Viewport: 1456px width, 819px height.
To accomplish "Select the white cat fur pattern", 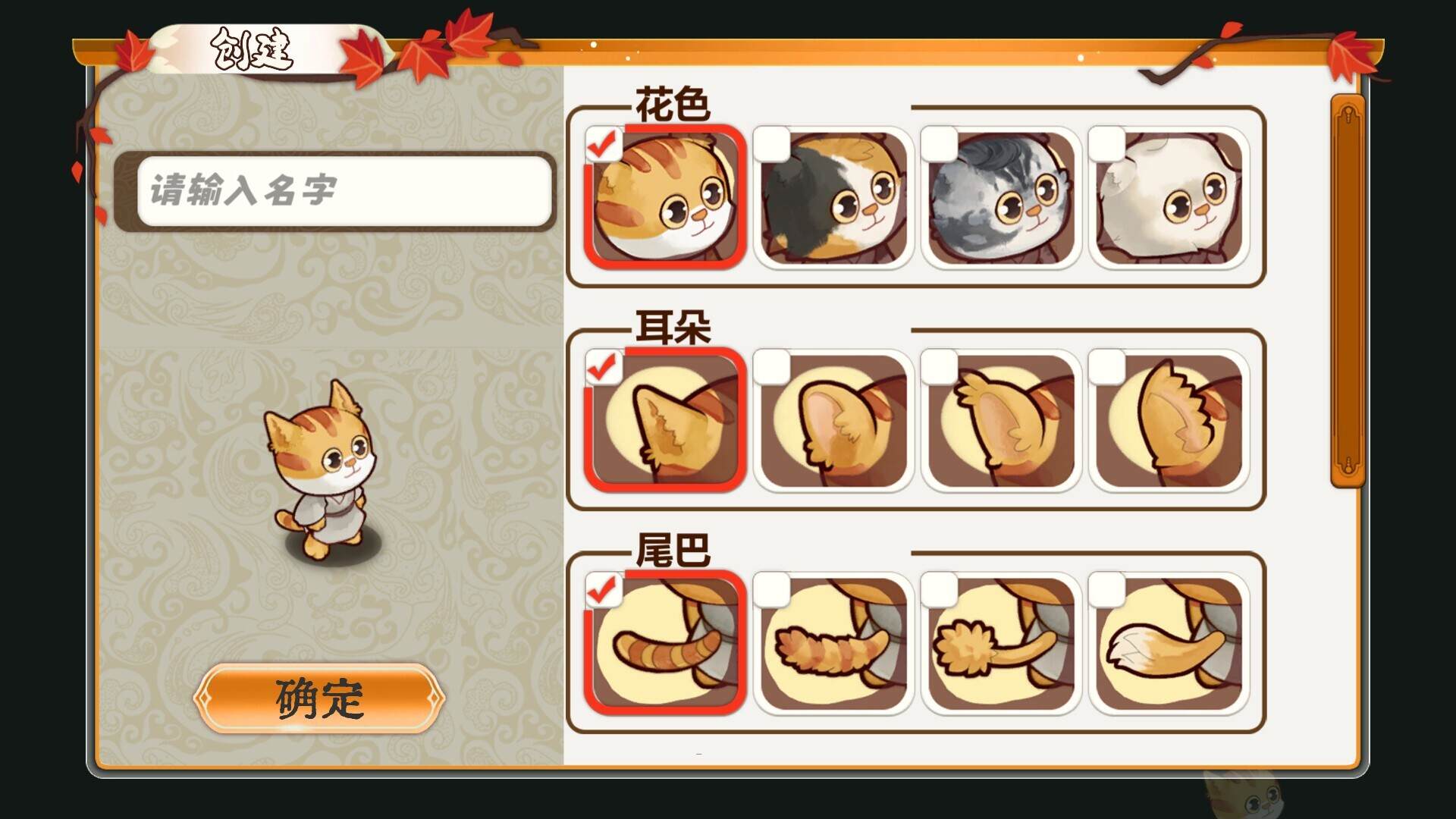I will [1169, 199].
